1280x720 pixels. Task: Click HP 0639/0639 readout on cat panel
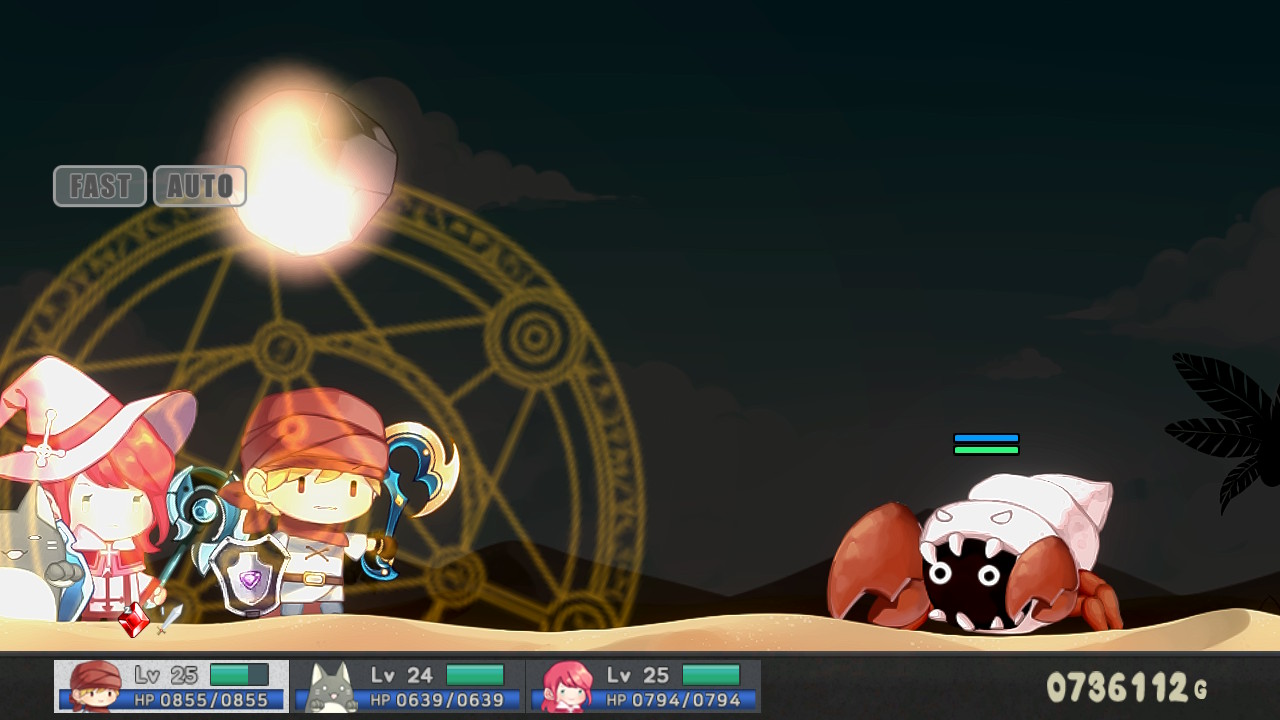pos(435,701)
